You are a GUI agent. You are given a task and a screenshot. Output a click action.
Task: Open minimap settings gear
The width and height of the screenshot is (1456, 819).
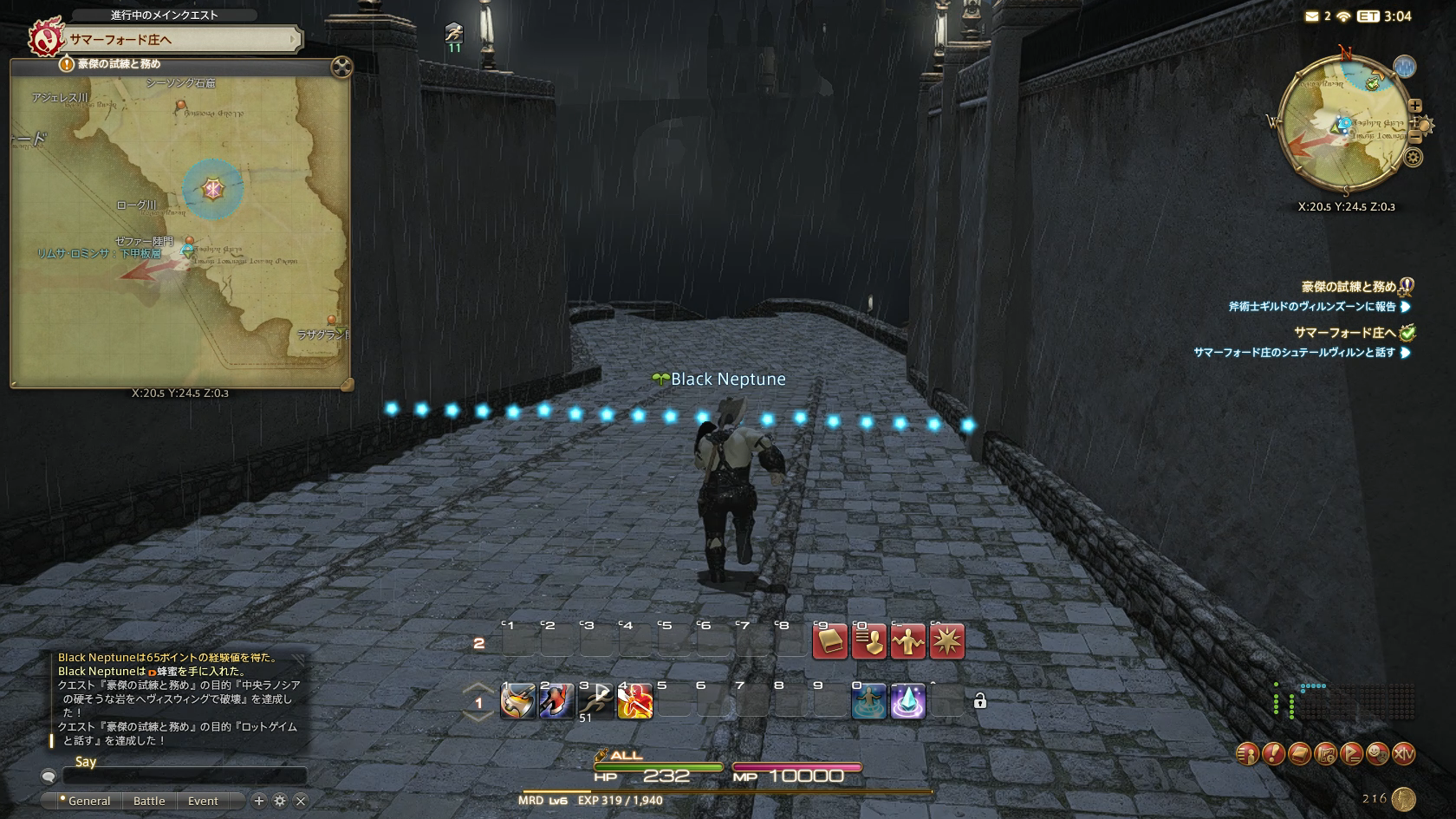click(1414, 158)
